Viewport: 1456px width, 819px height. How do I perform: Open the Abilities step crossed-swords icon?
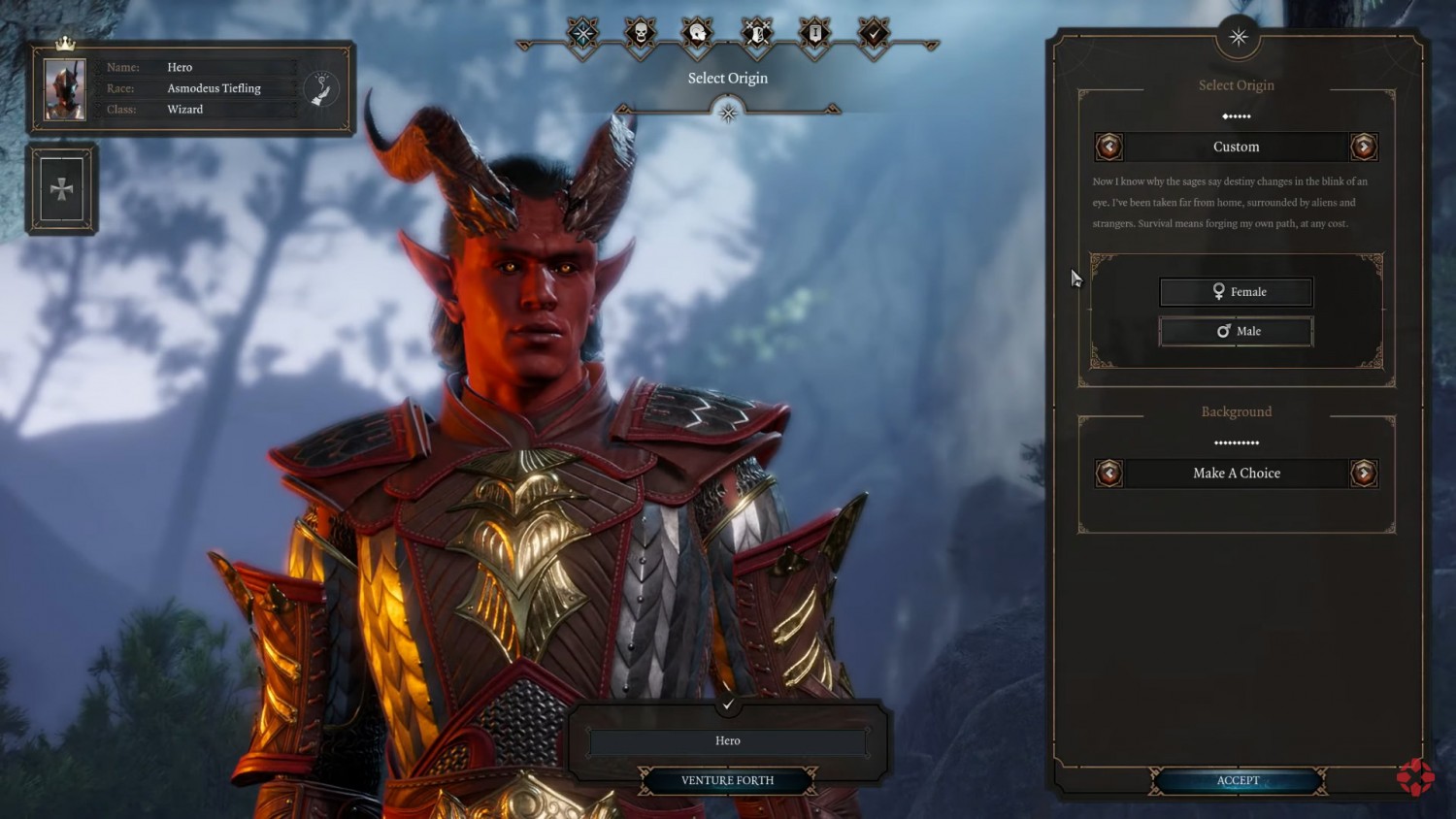(x=755, y=32)
